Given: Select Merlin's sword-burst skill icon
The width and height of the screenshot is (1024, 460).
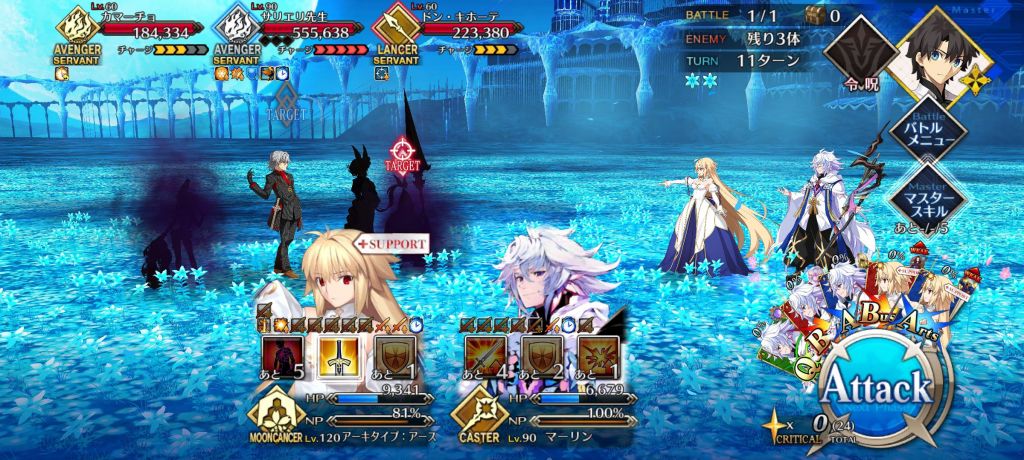Looking at the screenshot, I should click(x=485, y=355).
